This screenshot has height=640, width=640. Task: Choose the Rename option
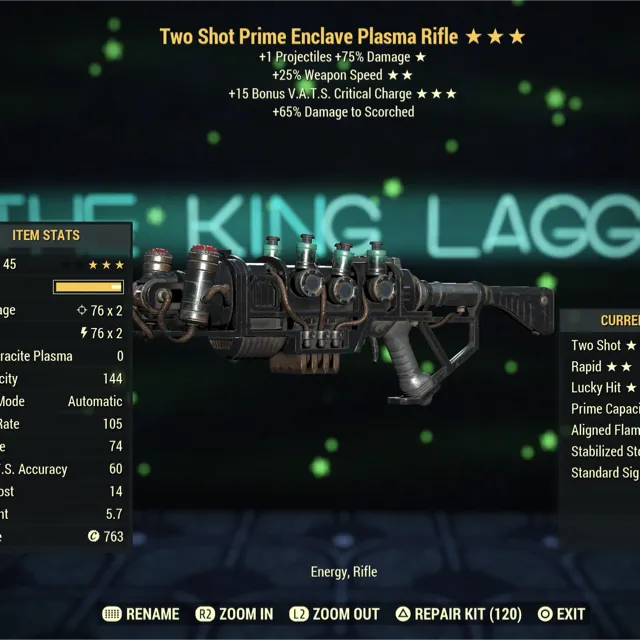click(141, 614)
